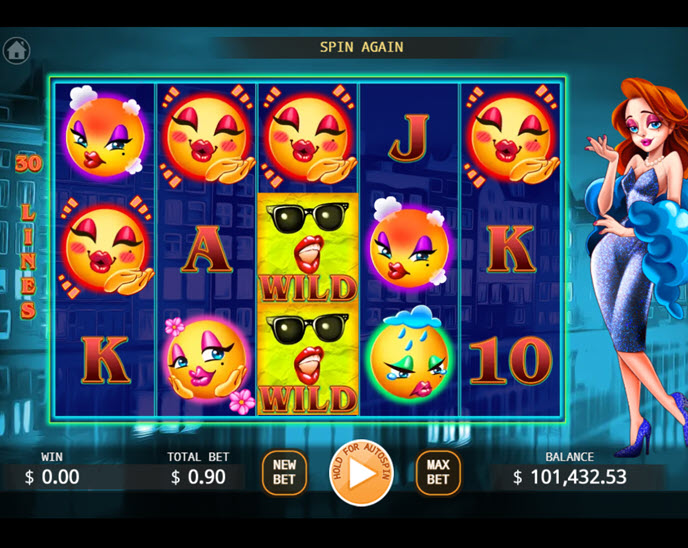This screenshot has width=688, height=548.
Task: Spin the reels with the orange play button
Action: (361, 473)
